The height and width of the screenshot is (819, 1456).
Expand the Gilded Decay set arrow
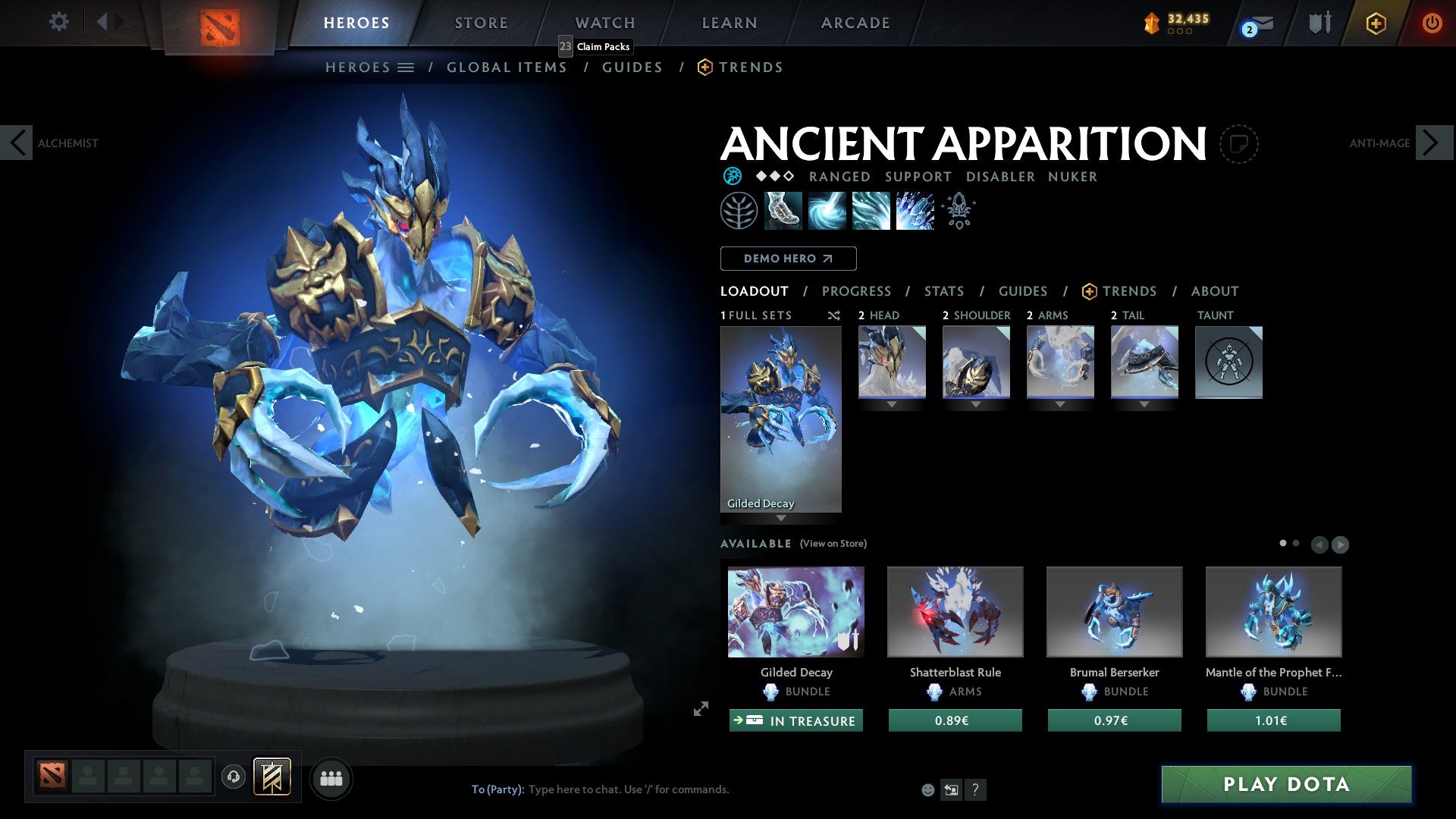781,519
